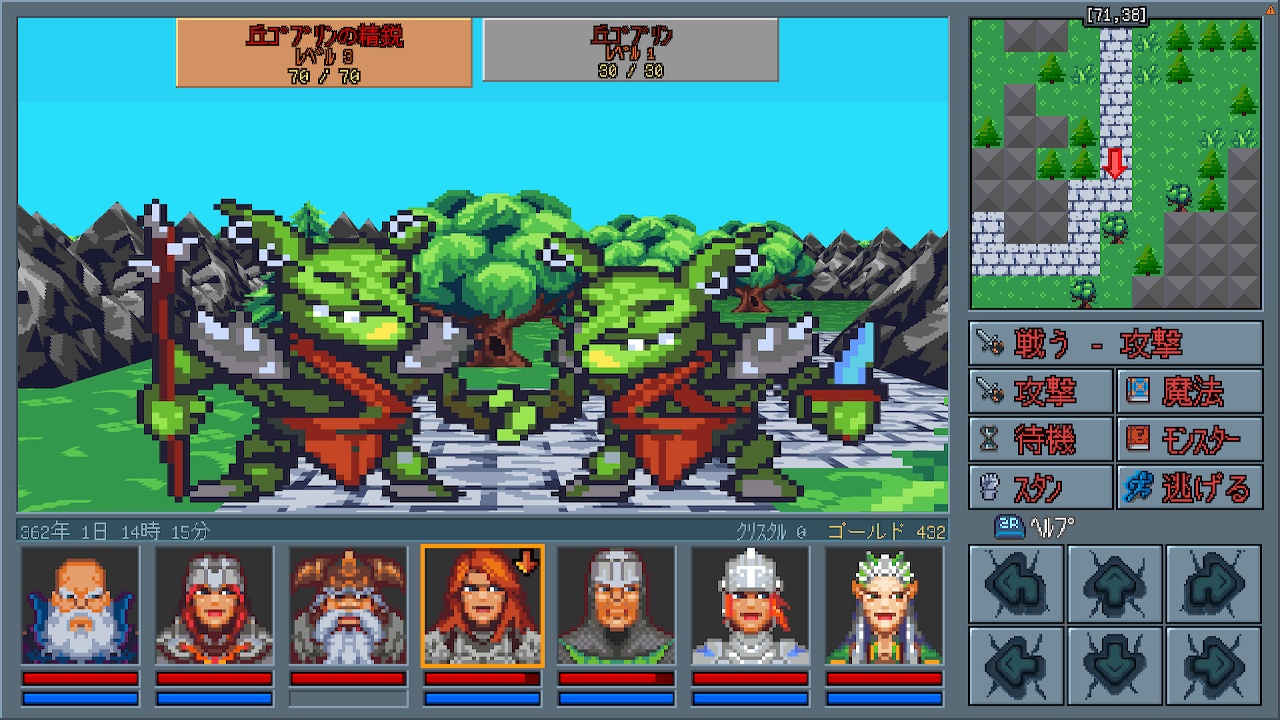The width and height of the screenshot is (1280, 720).
Task: Choose the Wait (待機) hourglass command
Action: coord(1041,440)
